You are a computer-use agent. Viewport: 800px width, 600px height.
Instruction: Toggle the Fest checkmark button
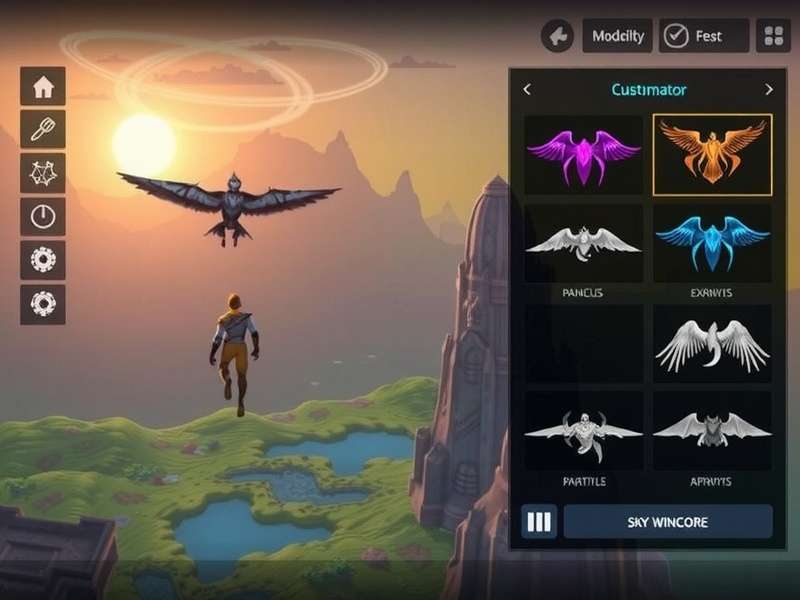704,36
